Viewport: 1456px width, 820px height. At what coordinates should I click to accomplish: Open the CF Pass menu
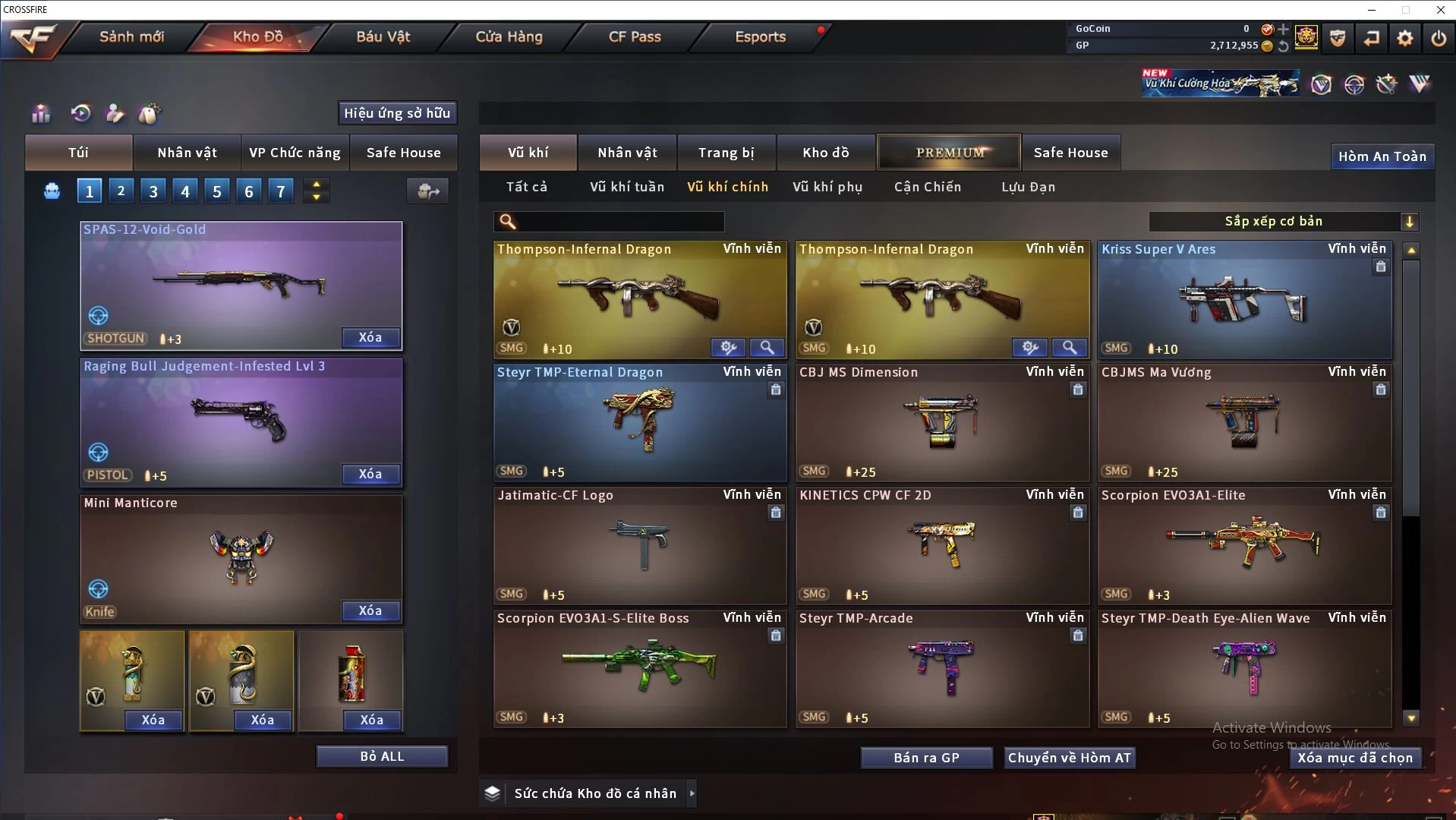[635, 36]
